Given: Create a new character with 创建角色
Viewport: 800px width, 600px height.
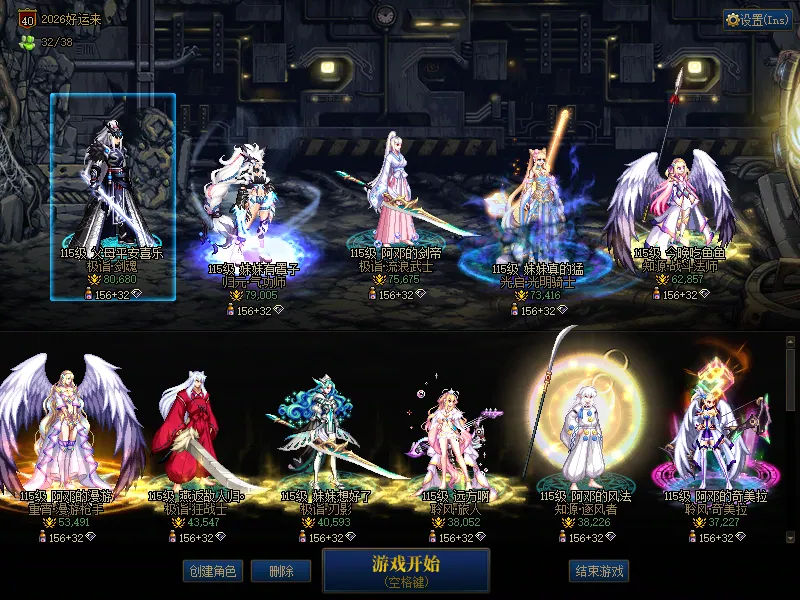Looking at the screenshot, I should (x=212, y=571).
